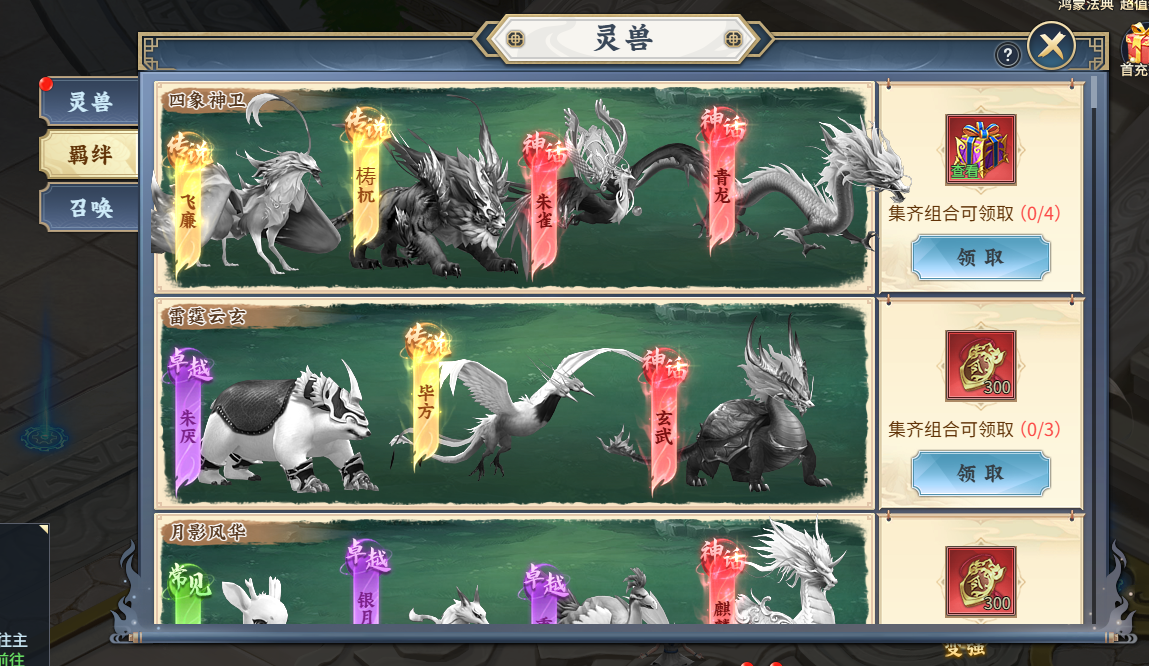Image resolution: width=1149 pixels, height=666 pixels.
Task: Open the question mark help button
Action: pos(1007,55)
